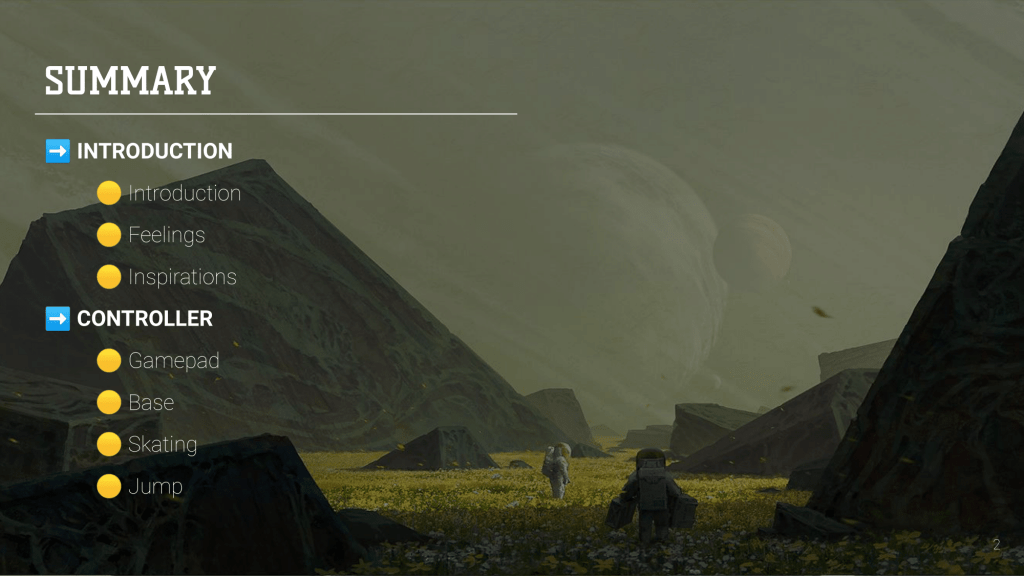Select the Introduction sub-entry with yellow bullet

[x=184, y=193]
